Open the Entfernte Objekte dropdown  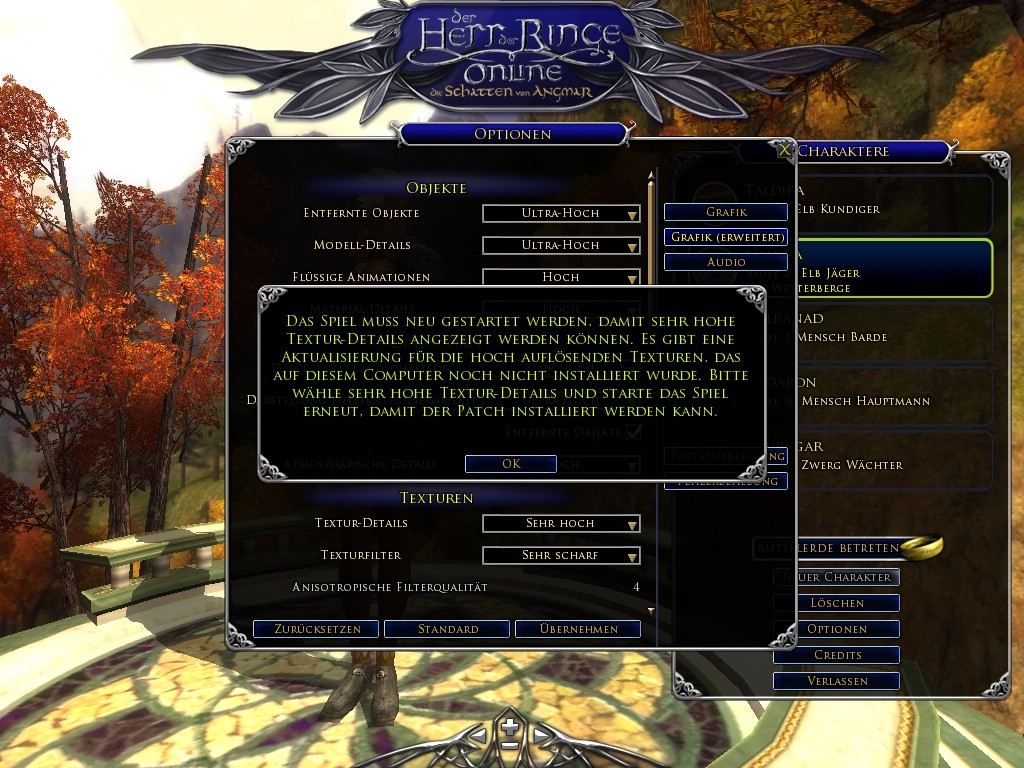click(561, 213)
